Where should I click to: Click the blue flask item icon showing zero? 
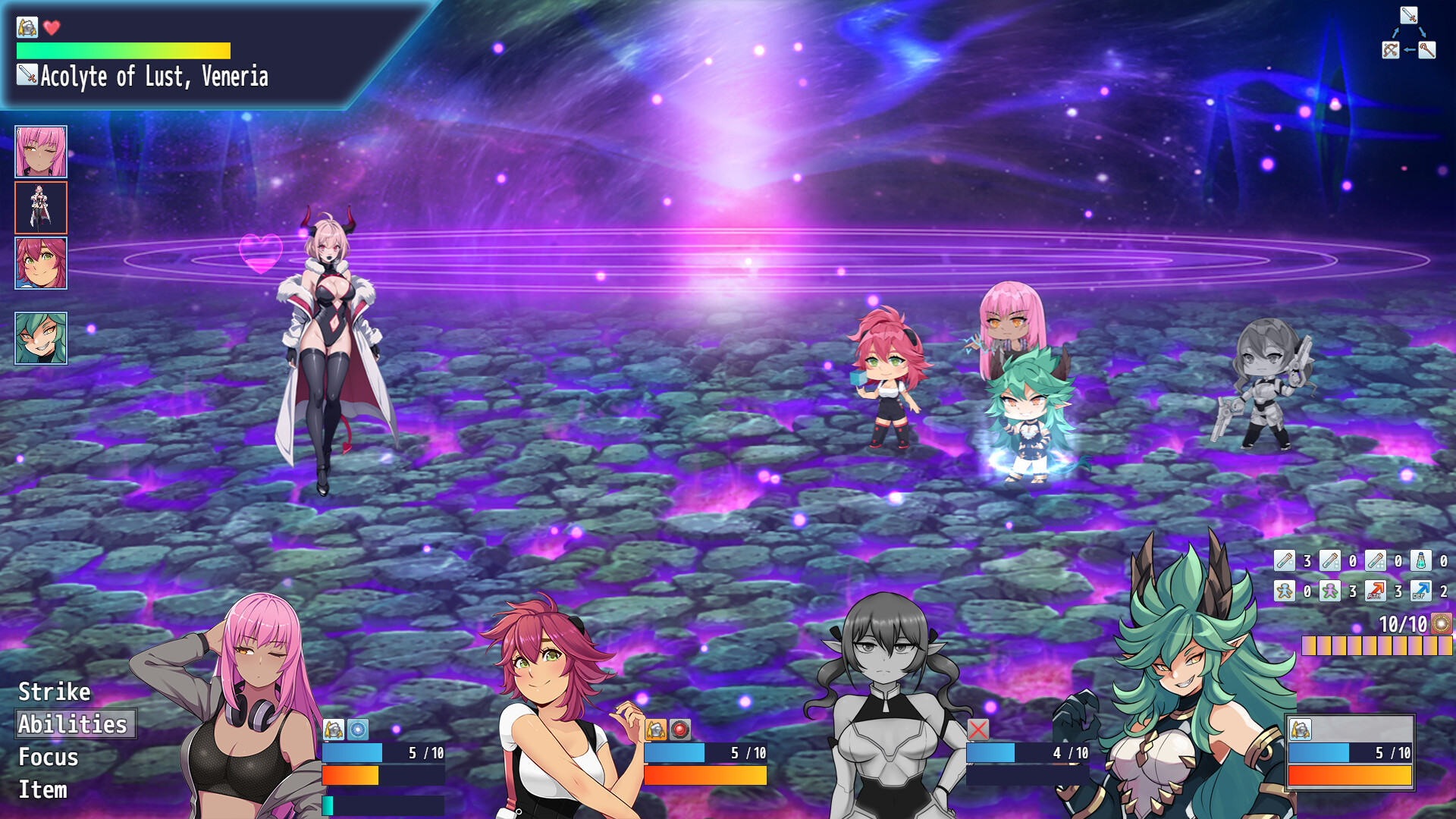1420,561
